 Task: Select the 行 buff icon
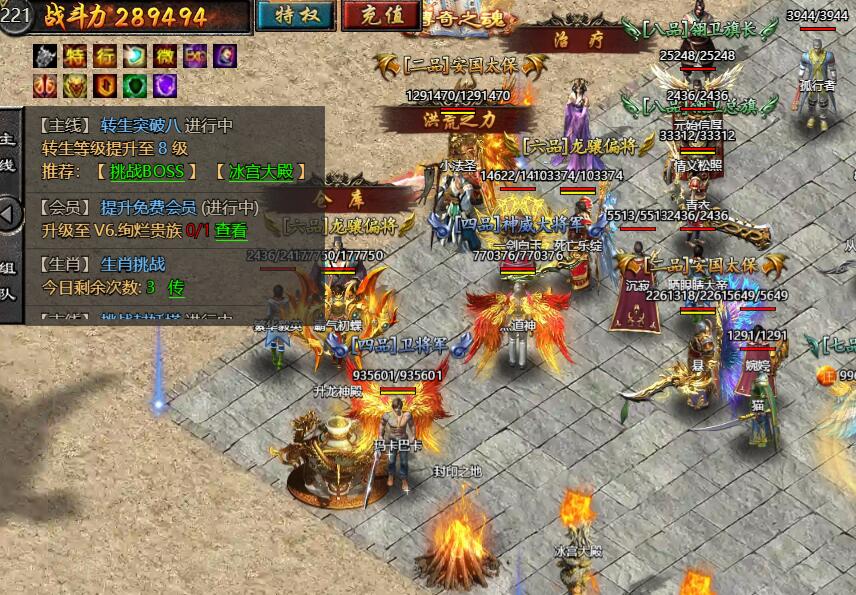104,56
